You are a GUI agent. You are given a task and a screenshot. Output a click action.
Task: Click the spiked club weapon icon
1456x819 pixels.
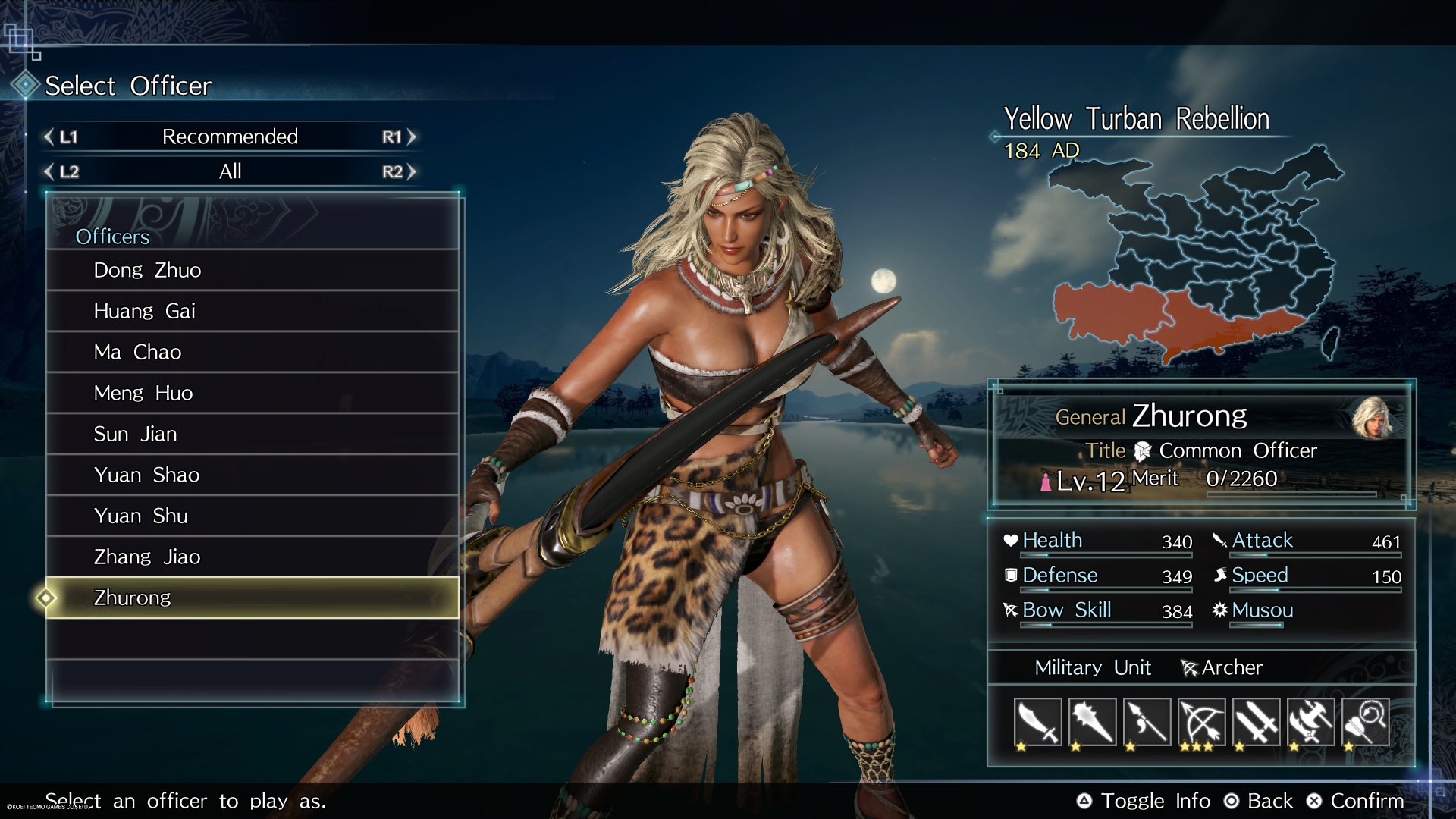[x=1092, y=723]
